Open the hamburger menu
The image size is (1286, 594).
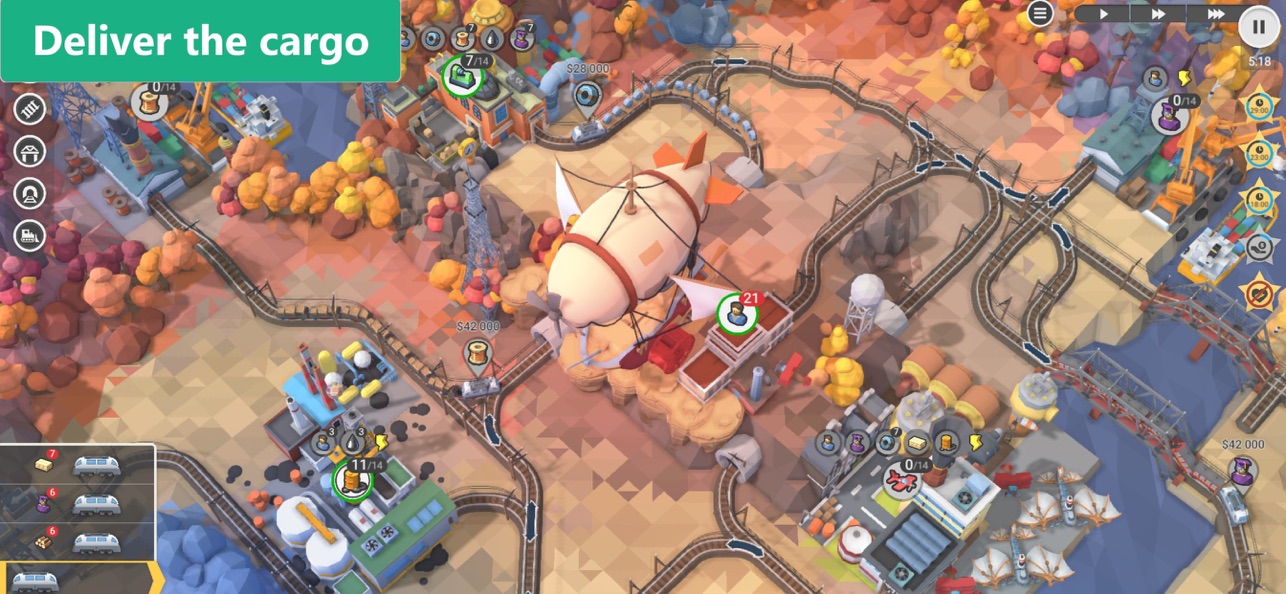(1041, 13)
